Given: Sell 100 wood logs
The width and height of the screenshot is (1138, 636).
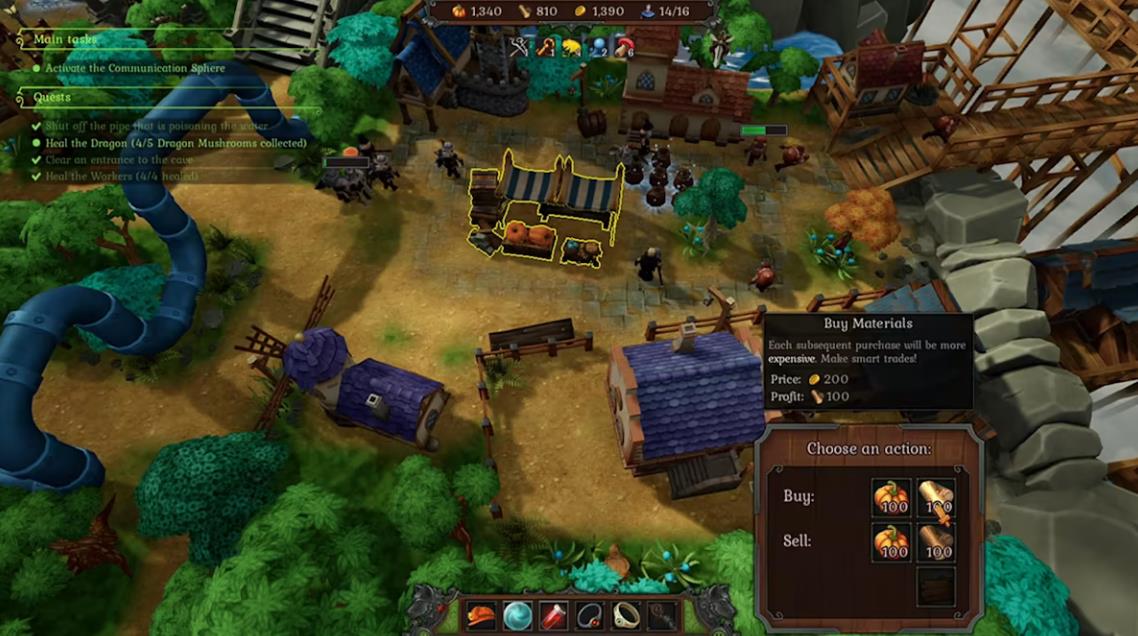Looking at the screenshot, I should pyautogui.click(x=936, y=543).
